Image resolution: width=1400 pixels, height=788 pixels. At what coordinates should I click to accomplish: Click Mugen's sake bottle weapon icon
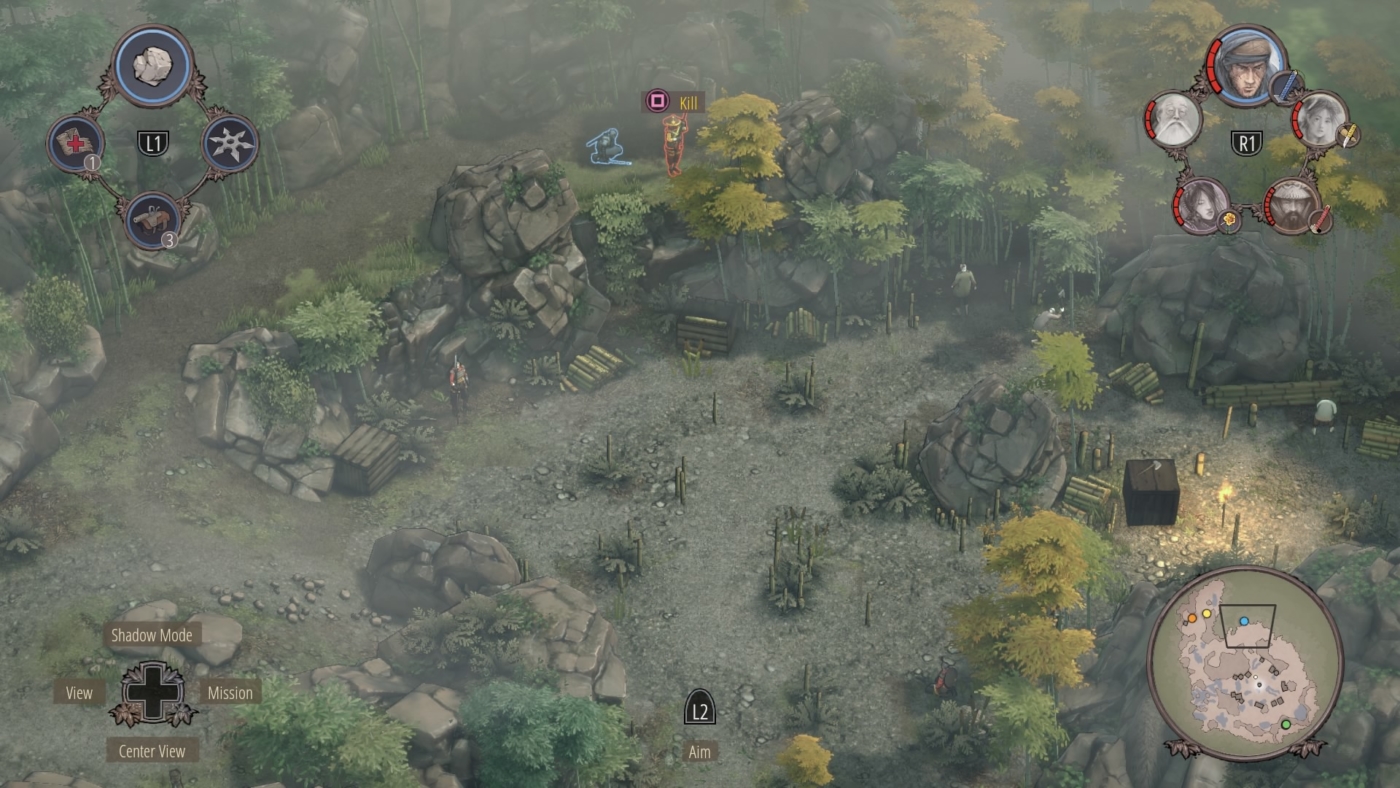click(1318, 221)
